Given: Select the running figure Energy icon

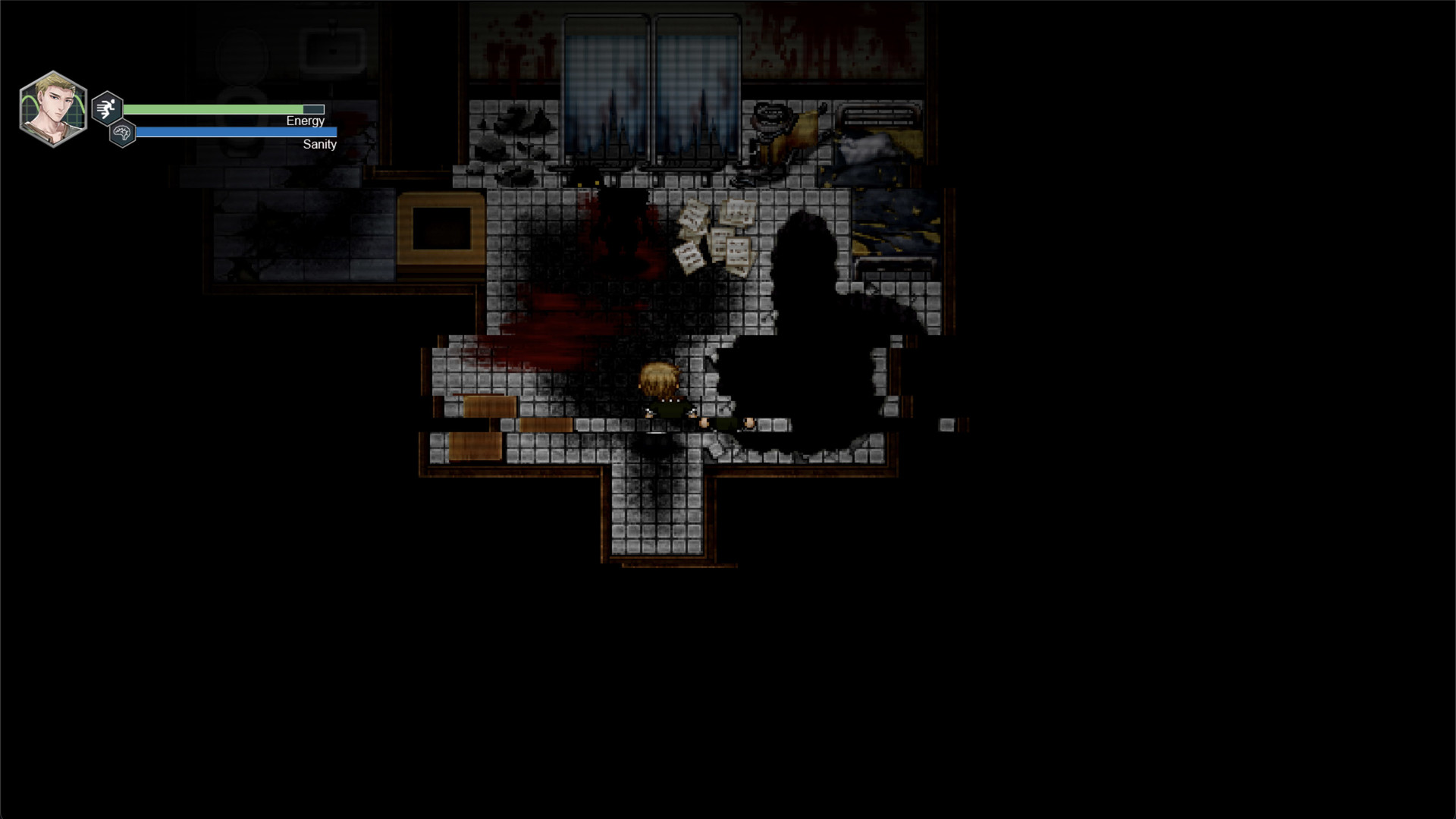Looking at the screenshot, I should pos(106,108).
